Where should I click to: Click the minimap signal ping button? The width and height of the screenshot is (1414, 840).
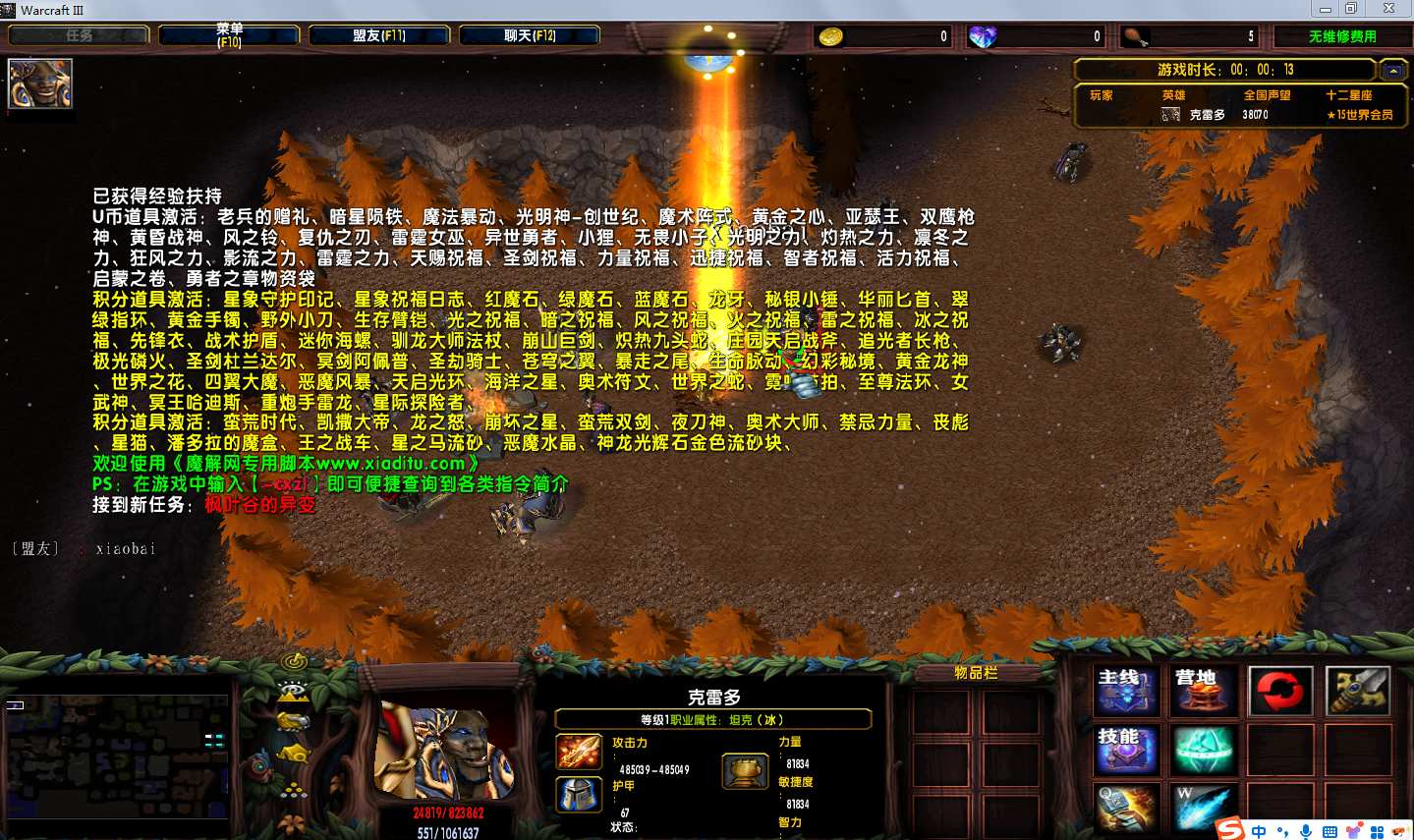294,661
